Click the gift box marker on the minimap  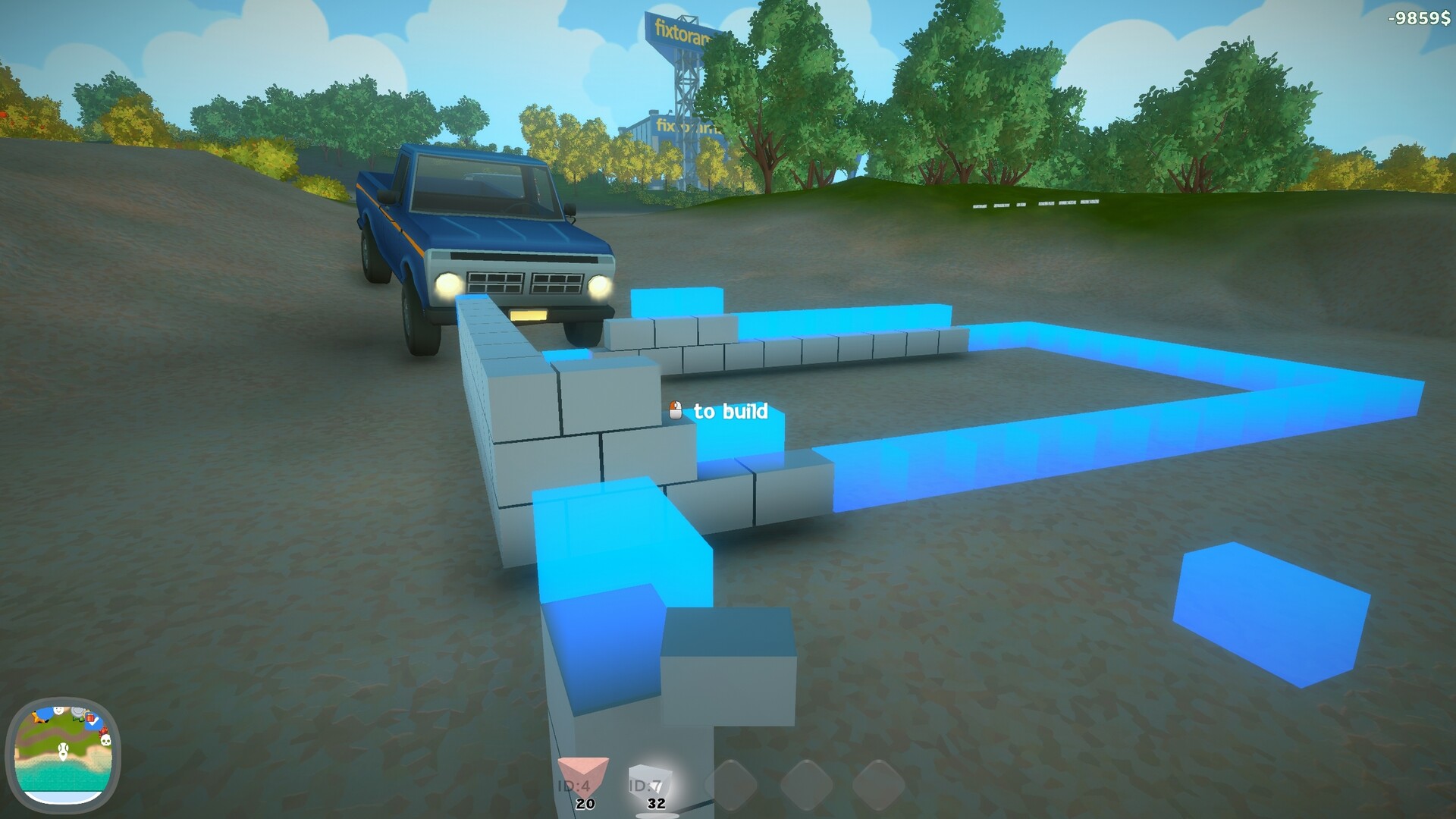coord(90,717)
